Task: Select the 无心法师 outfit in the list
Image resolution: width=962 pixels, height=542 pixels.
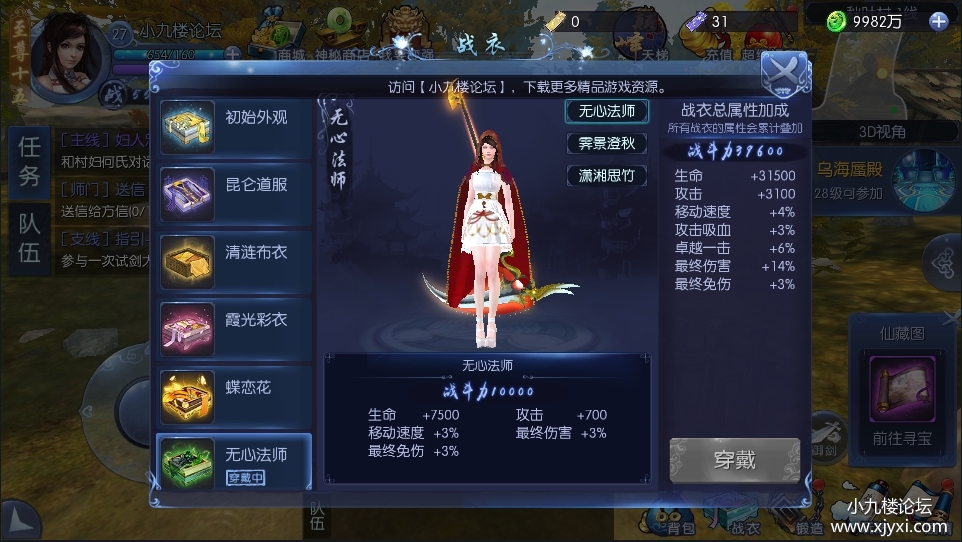Action: tap(234, 461)
